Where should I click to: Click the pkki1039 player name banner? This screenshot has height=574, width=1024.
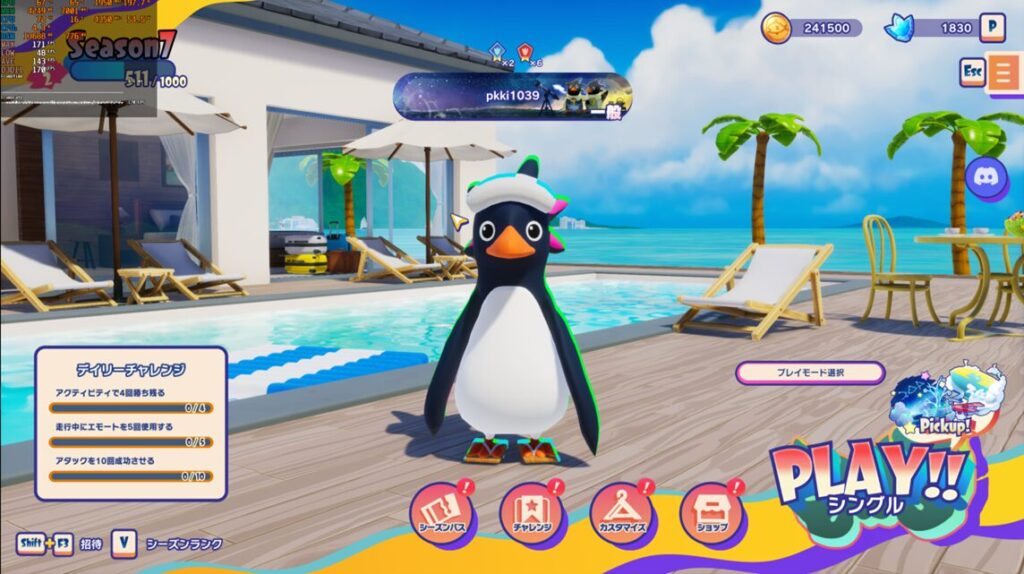[x=512, y=97]
